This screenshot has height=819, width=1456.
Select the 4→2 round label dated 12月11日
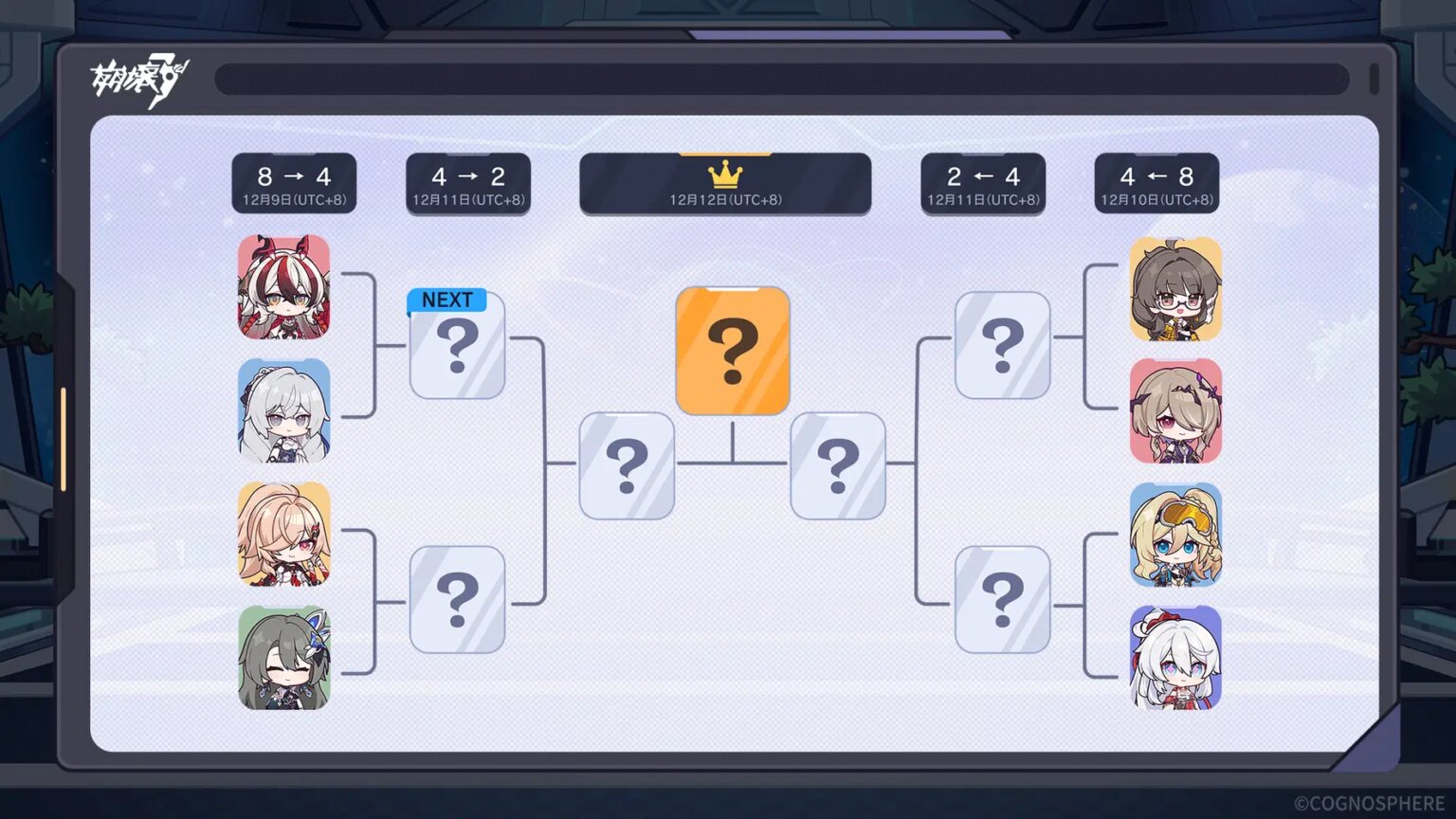click(468, 185)
